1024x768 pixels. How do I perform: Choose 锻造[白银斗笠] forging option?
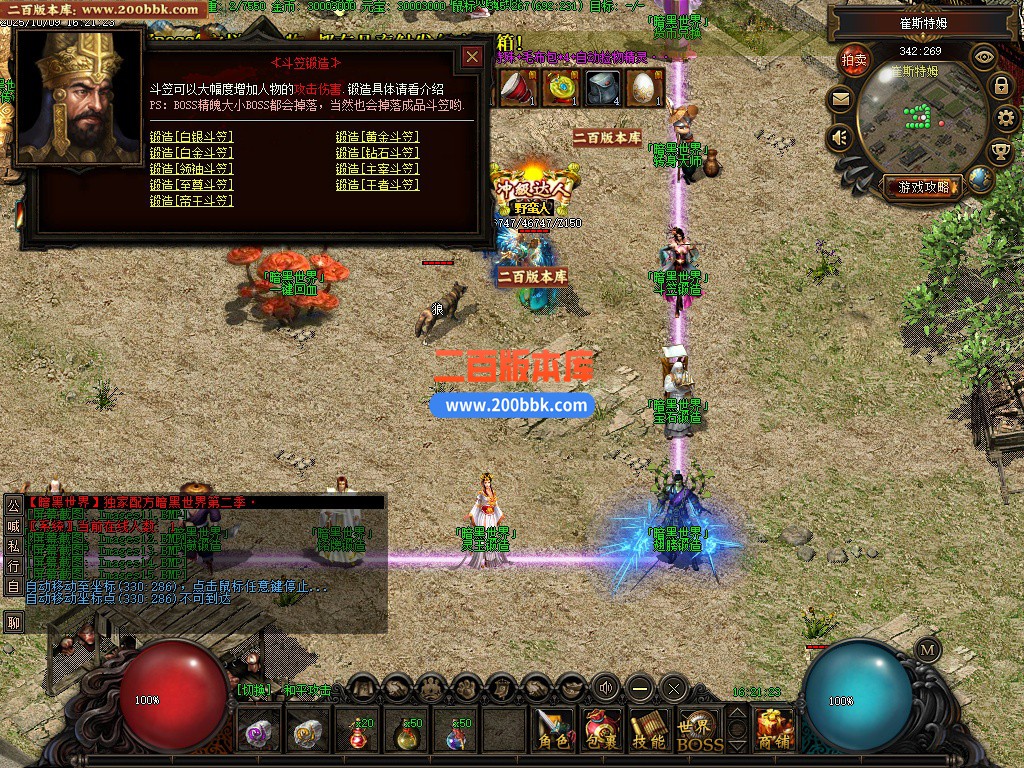(191, 137)
